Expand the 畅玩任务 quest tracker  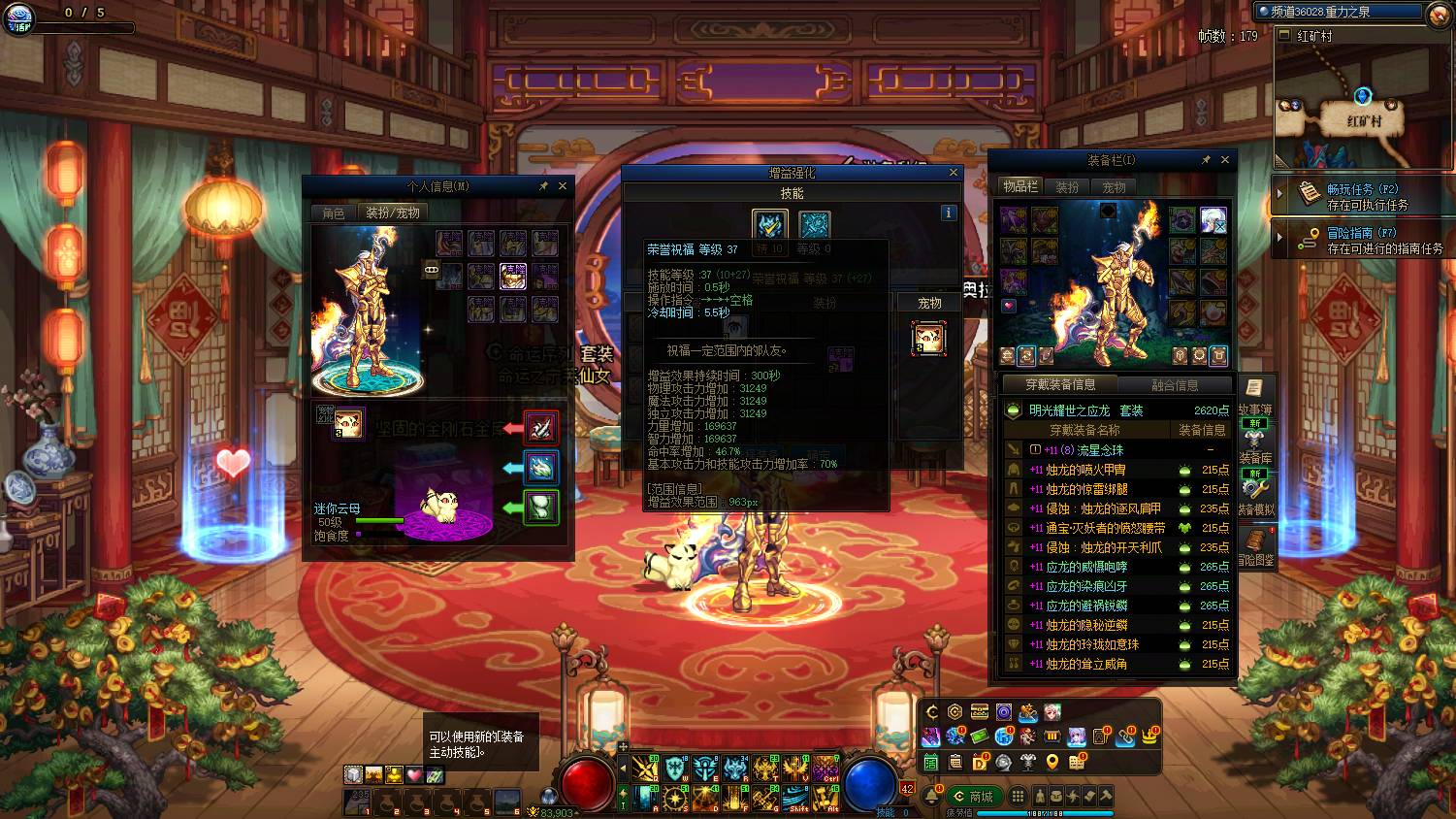click(1279, 195)
